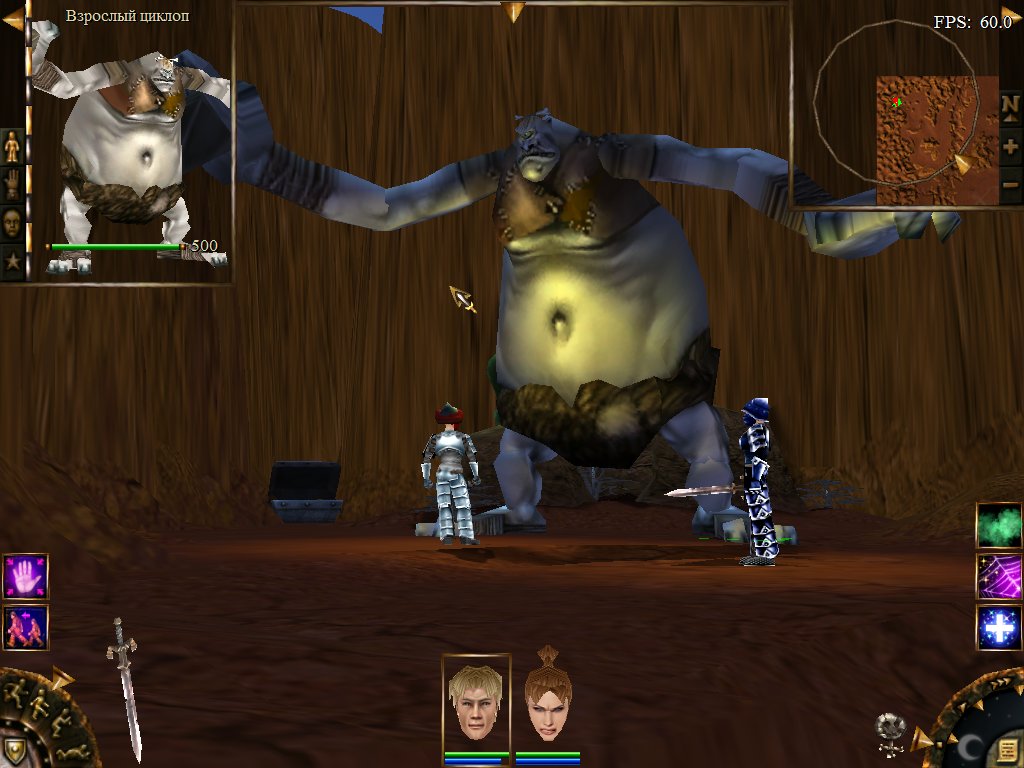Screen dimensions: 1024x768
Task: Cast the green cloud spell
Action: [999, 525]
